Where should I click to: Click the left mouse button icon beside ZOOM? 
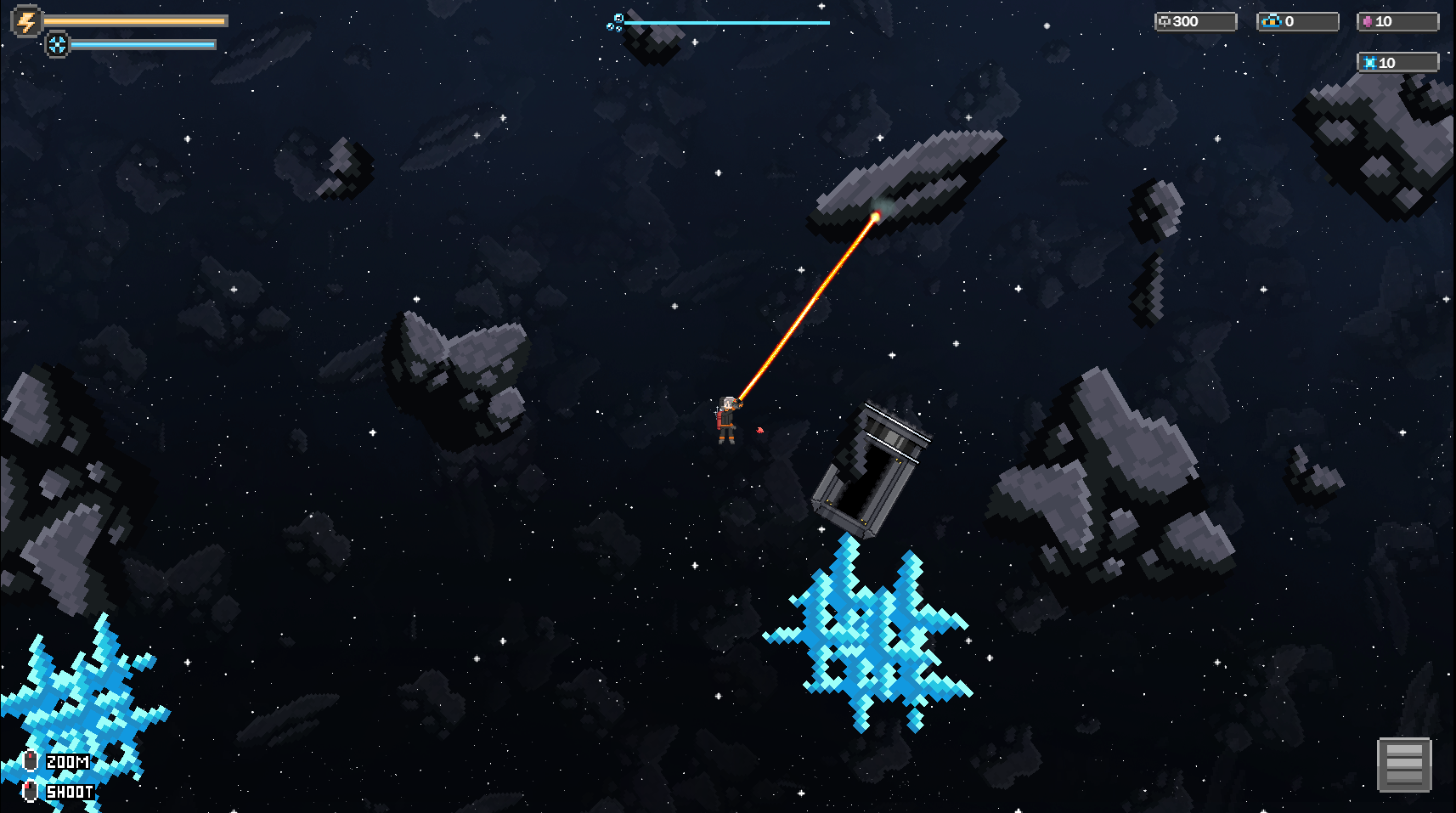click(x=31, y=762)
